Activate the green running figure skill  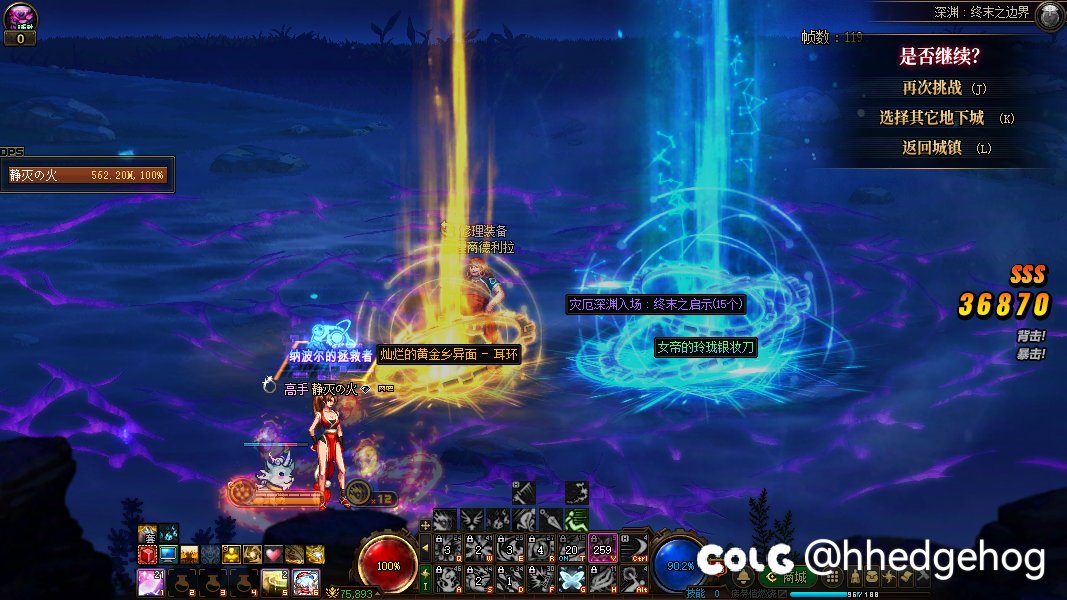click(x=575, y=519)
